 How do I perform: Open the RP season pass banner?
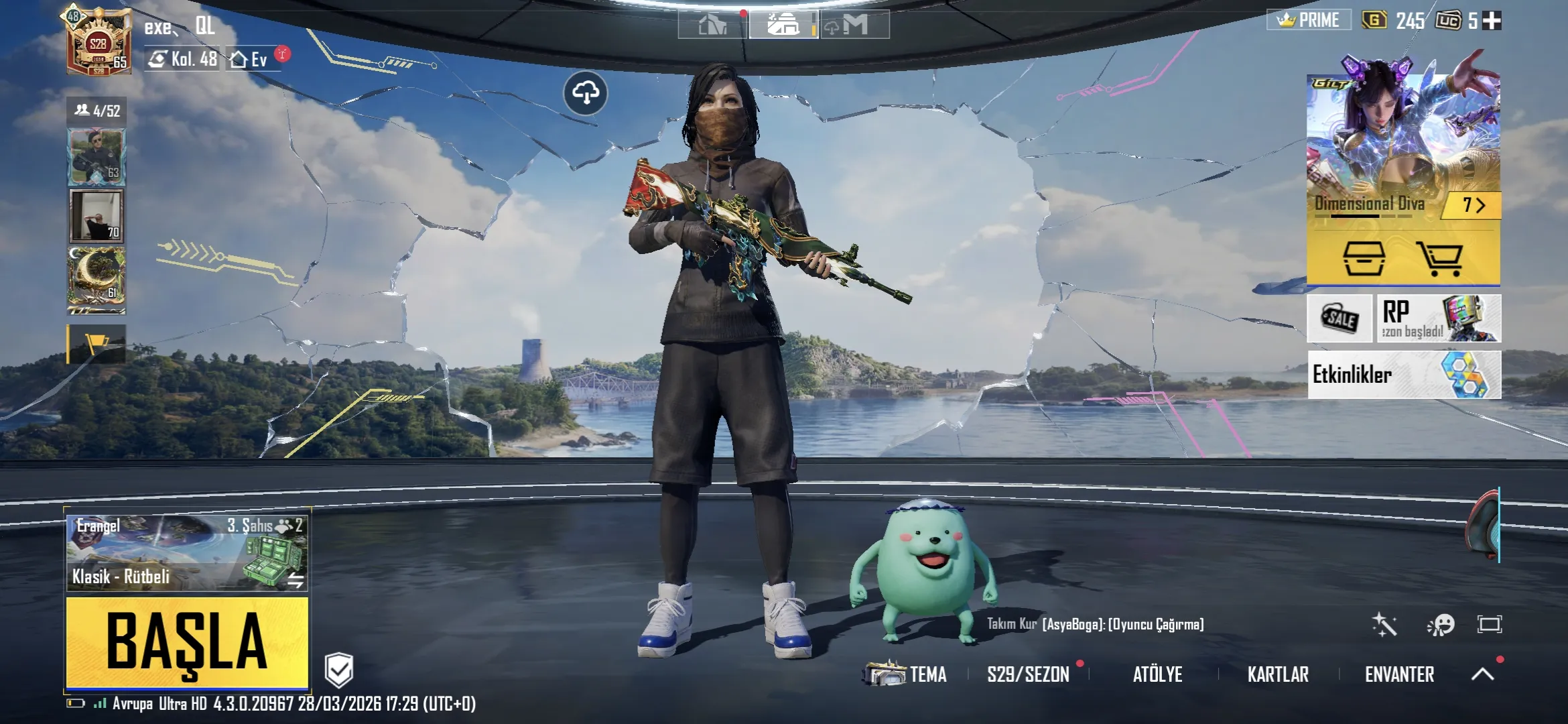point(1438,319)
